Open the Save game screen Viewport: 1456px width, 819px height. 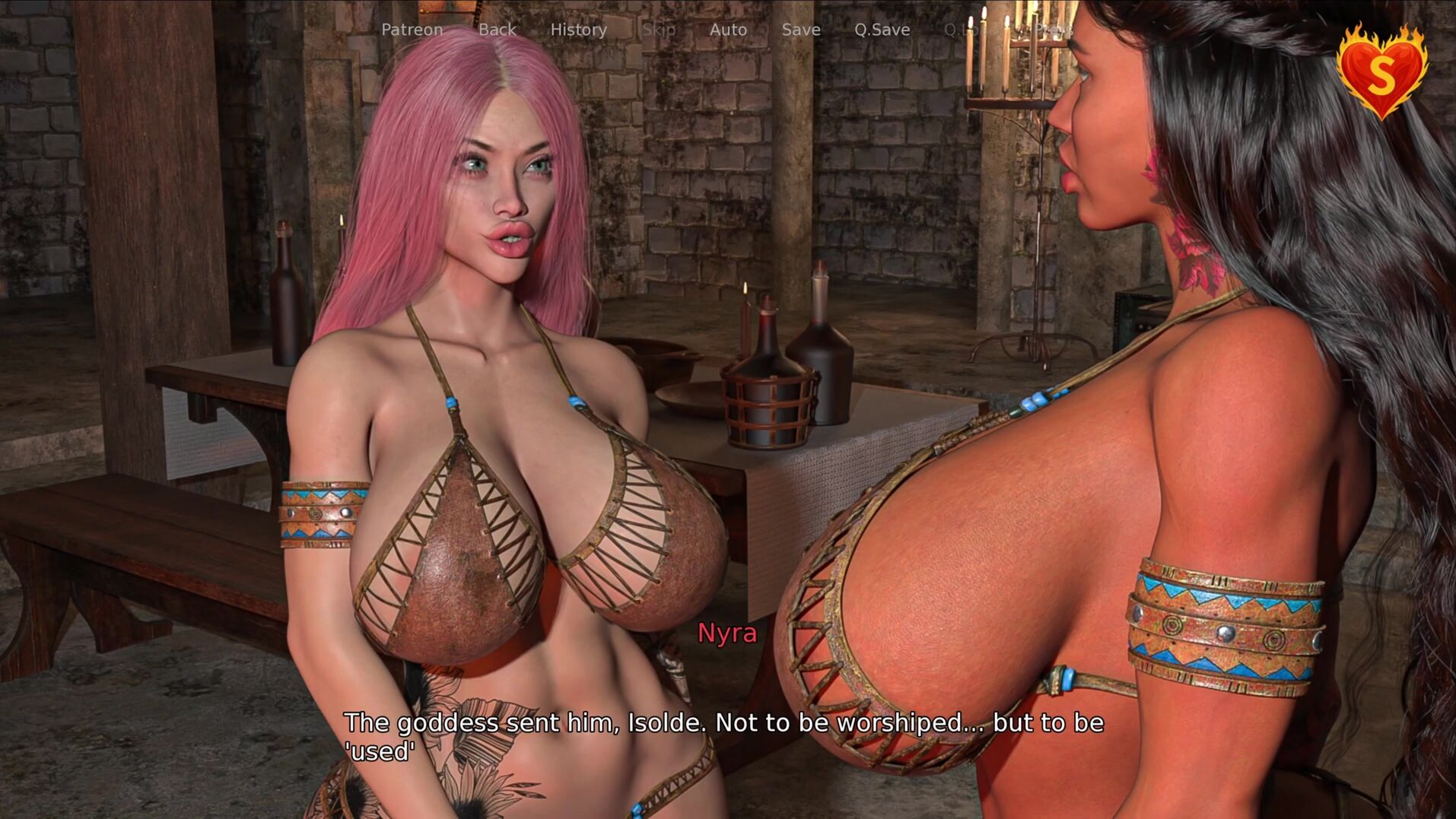(x=801, y=30)
